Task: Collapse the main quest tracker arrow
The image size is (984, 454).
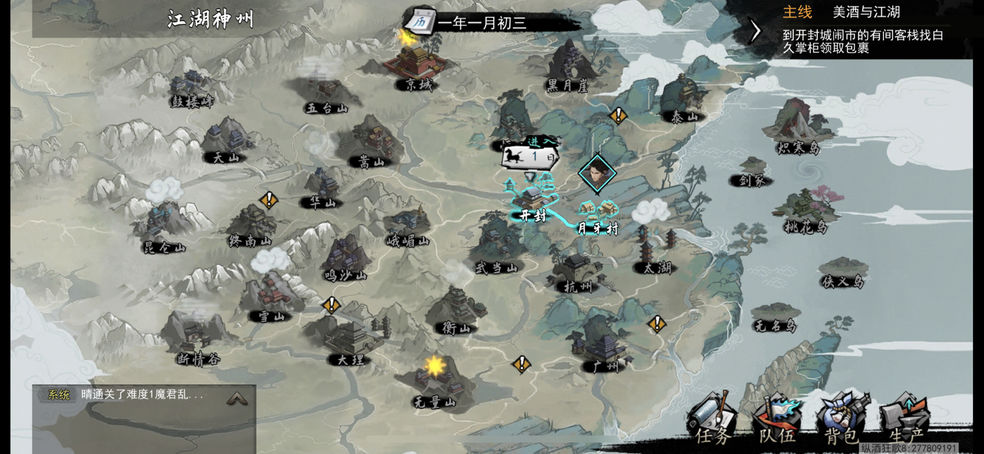Action: (x=757, y=30)
